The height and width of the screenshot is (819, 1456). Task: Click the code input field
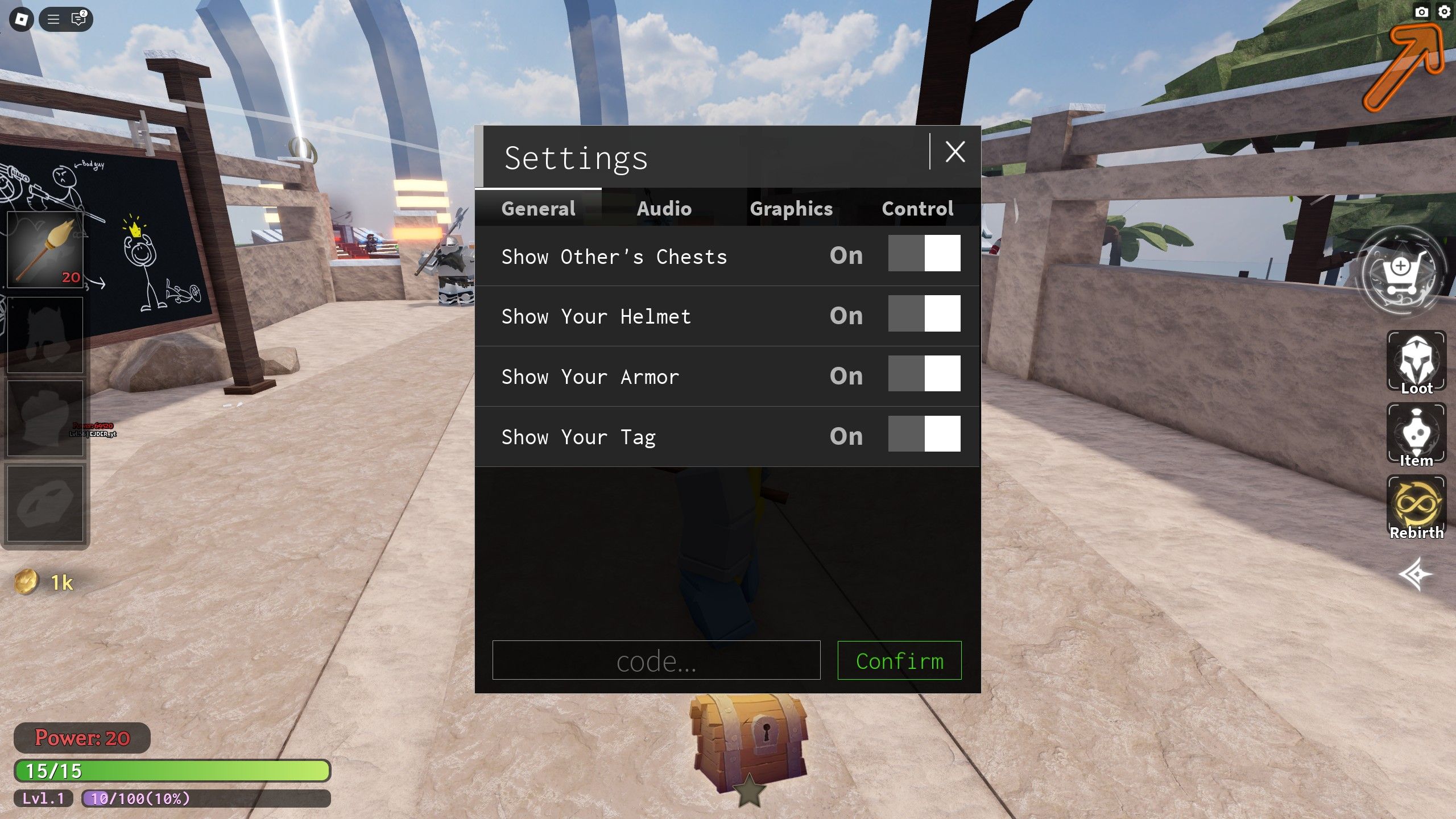[x=657, y=661]
